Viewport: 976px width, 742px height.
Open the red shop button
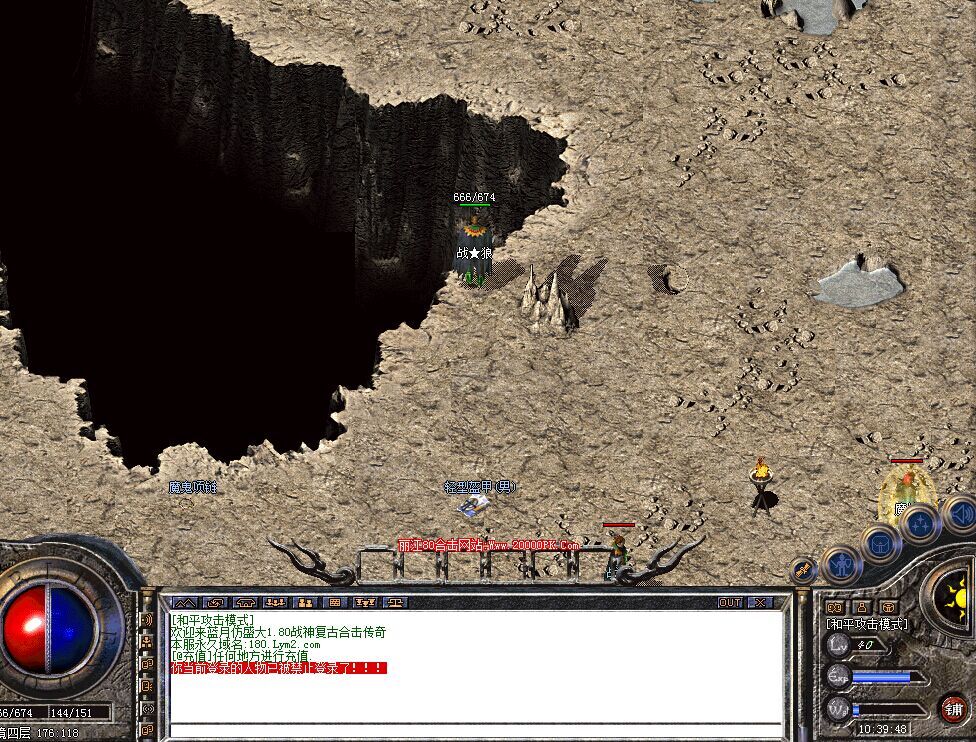click(x=953, y=709)
